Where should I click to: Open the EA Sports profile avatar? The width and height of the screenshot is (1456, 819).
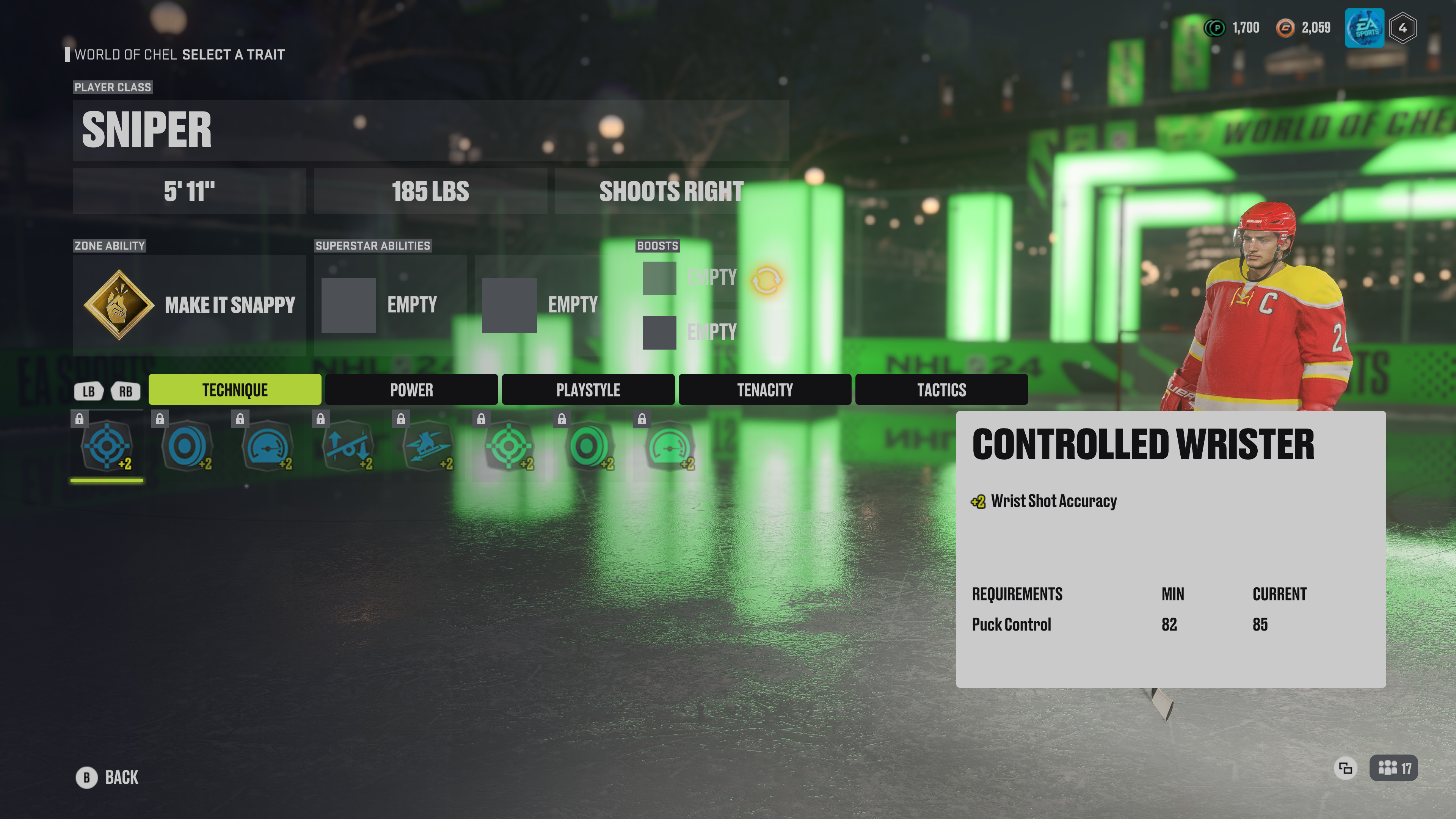[1365, 28]
